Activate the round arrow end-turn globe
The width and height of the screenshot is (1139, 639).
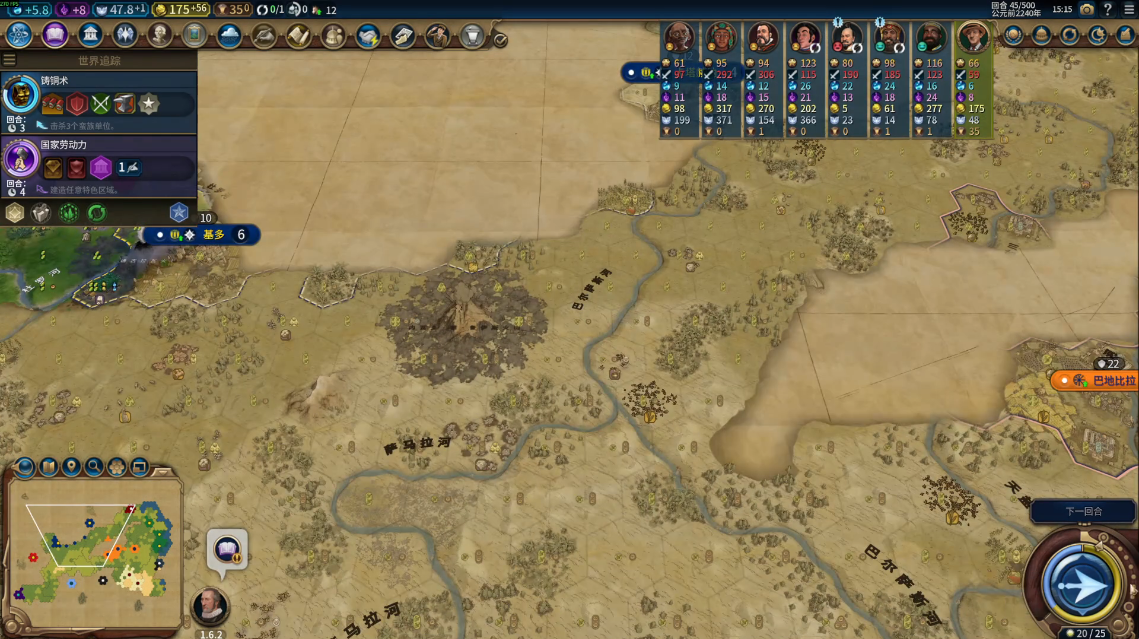coord(1081,583)
